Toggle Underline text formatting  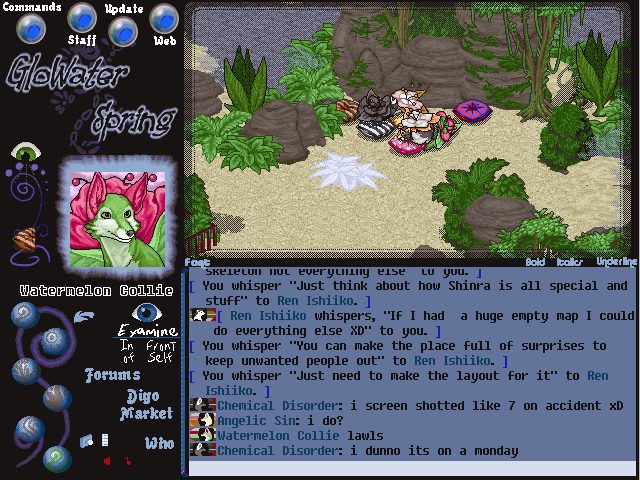tap(615, 262)
